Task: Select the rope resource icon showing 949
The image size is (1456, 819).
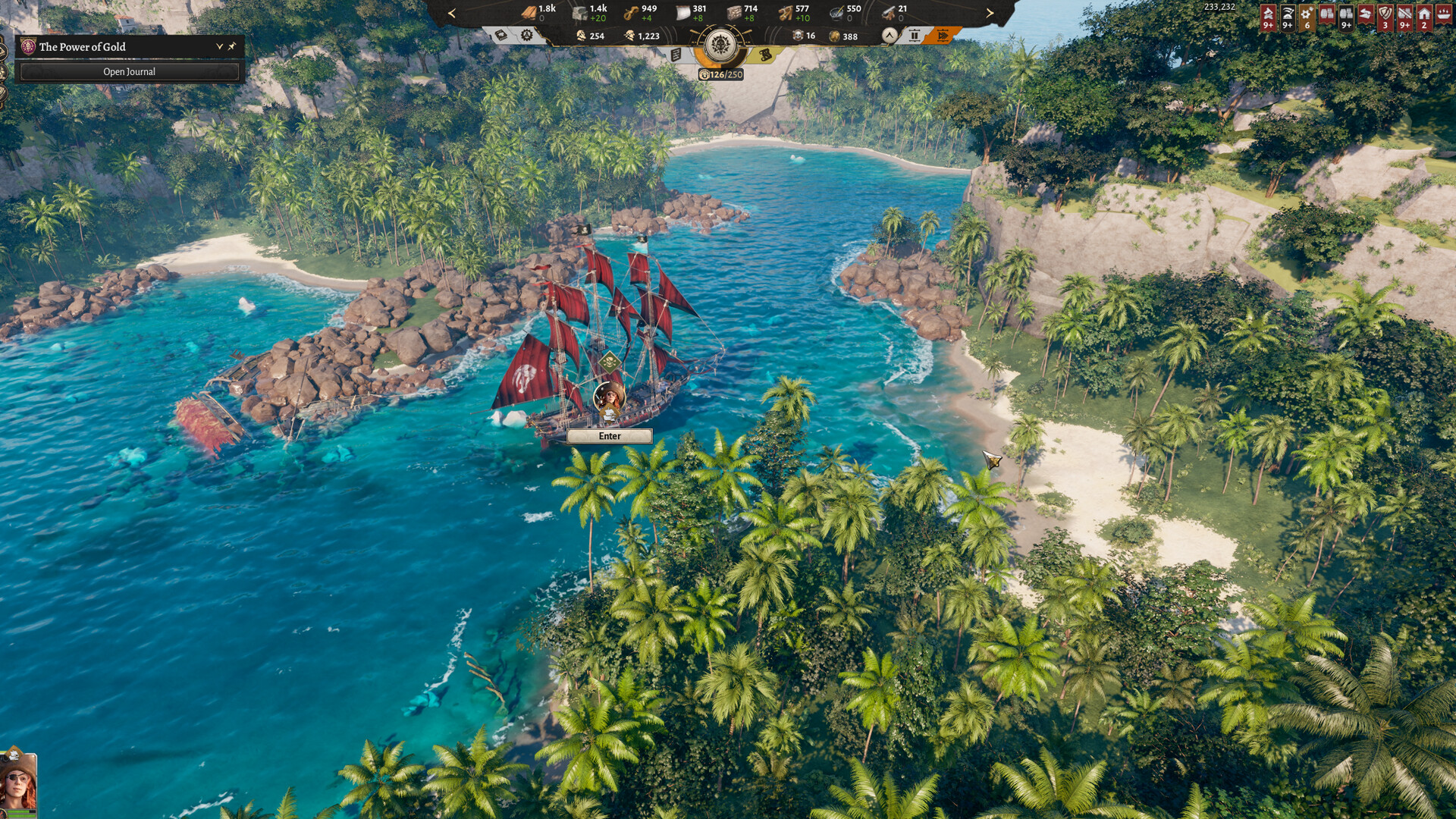Action: tap(631, 13)
